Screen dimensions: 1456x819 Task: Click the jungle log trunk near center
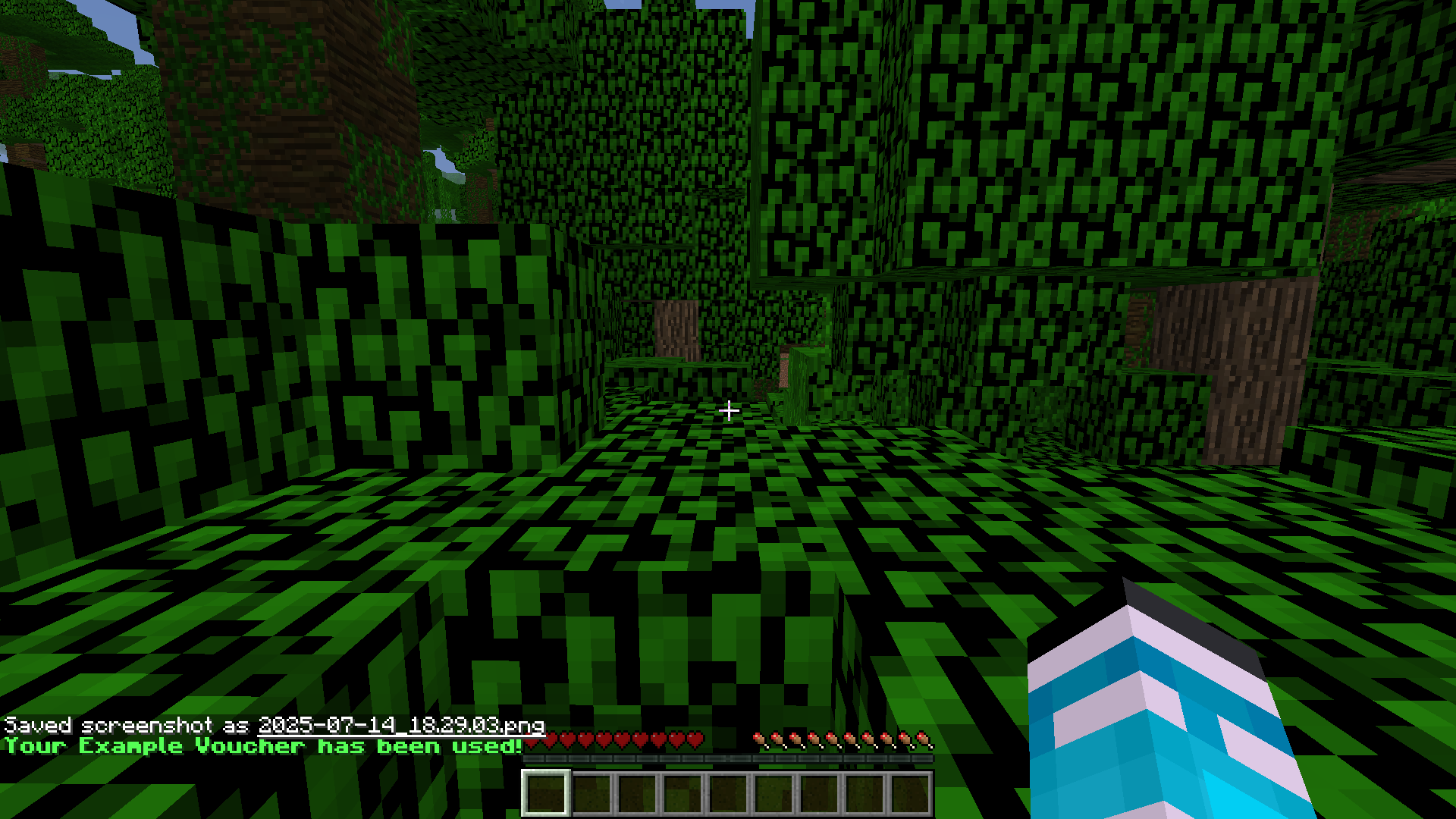(677, 326)
